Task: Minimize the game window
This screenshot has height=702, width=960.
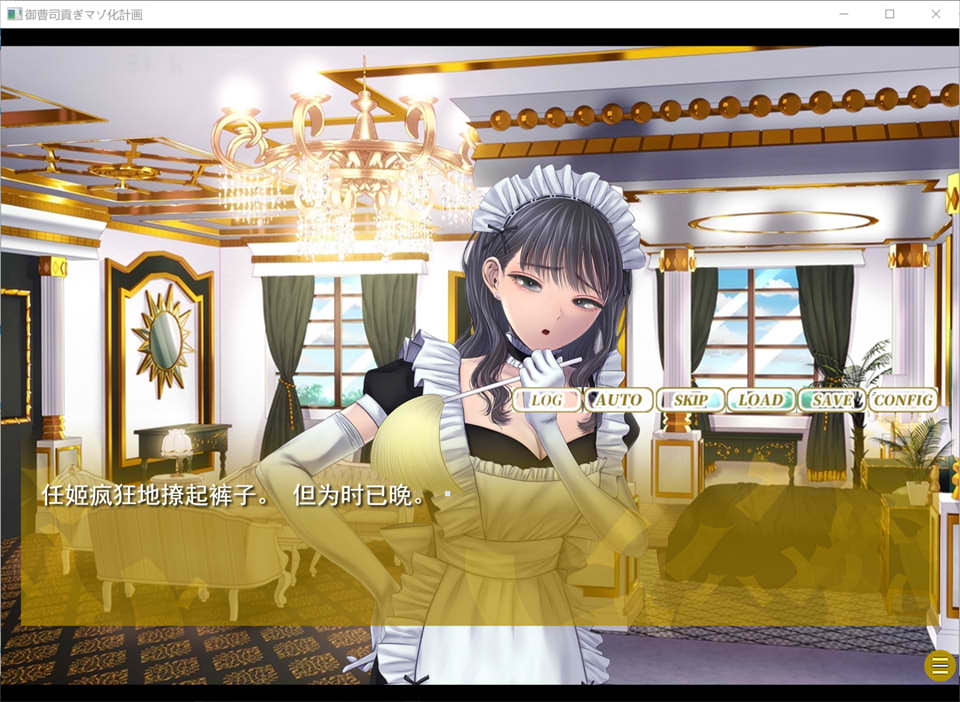Action: coord(843,14)
